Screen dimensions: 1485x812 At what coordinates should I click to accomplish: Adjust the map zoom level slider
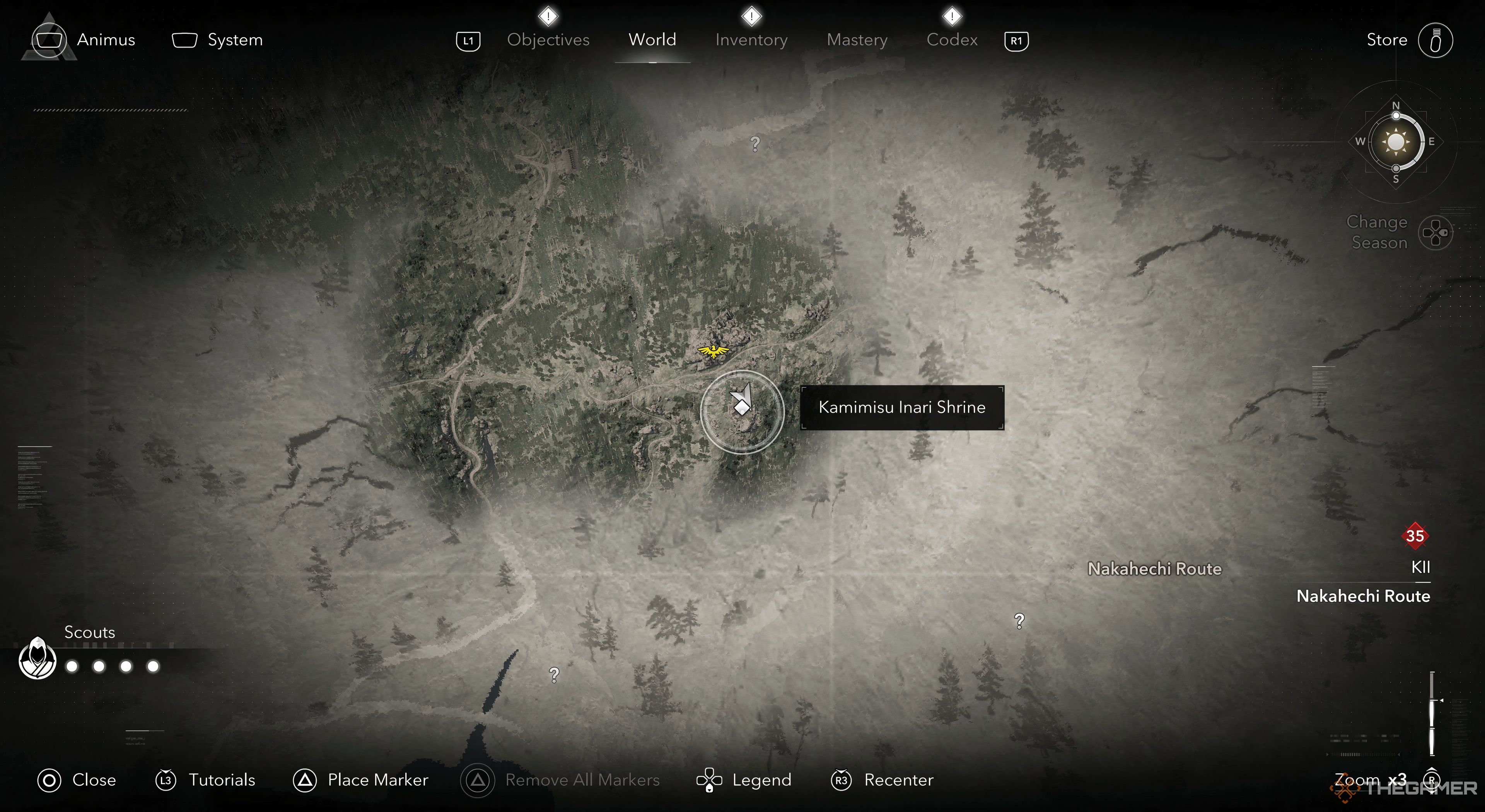click(1432, 713)
